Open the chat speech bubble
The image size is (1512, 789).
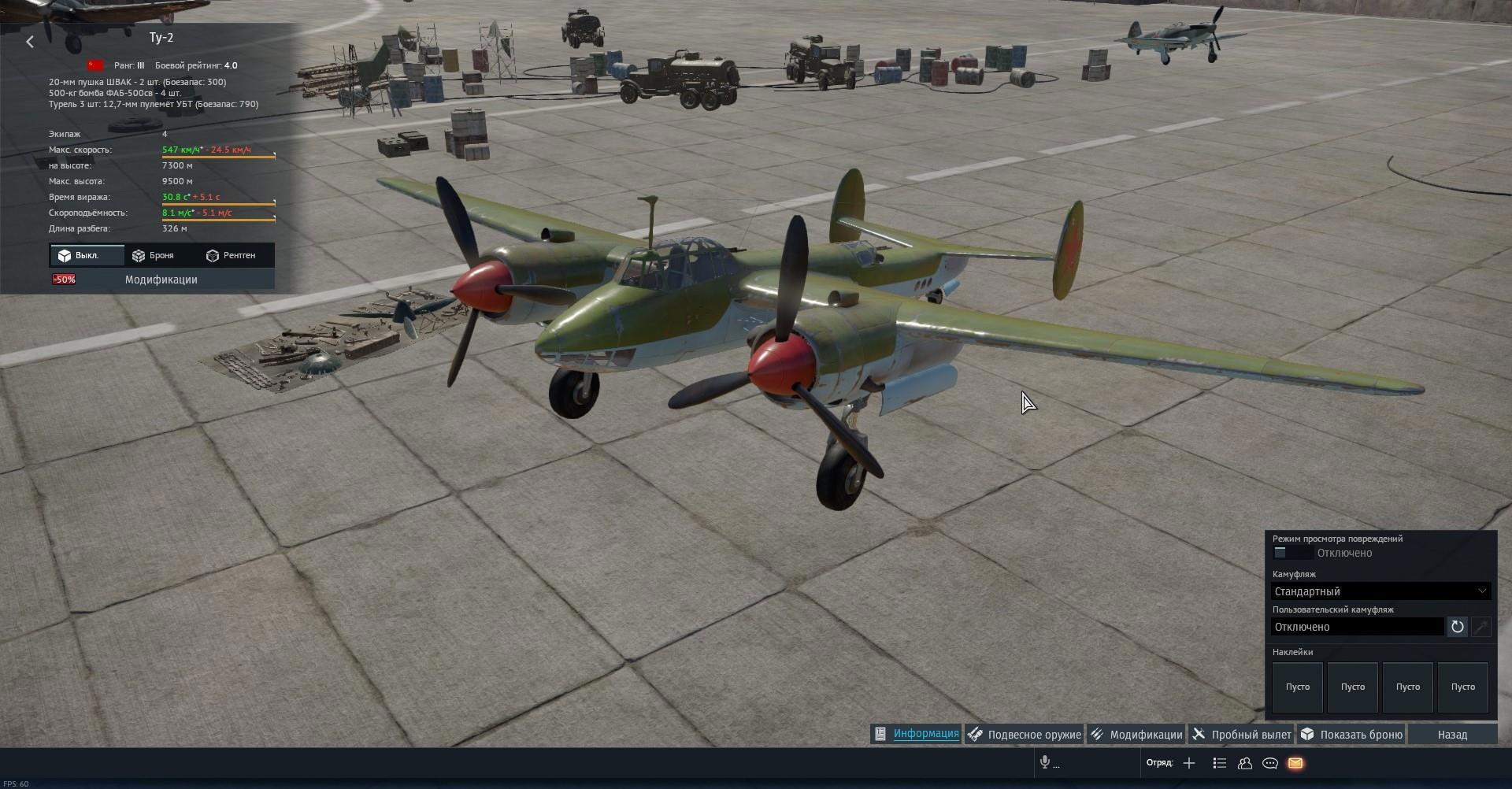coord(1270,762)
